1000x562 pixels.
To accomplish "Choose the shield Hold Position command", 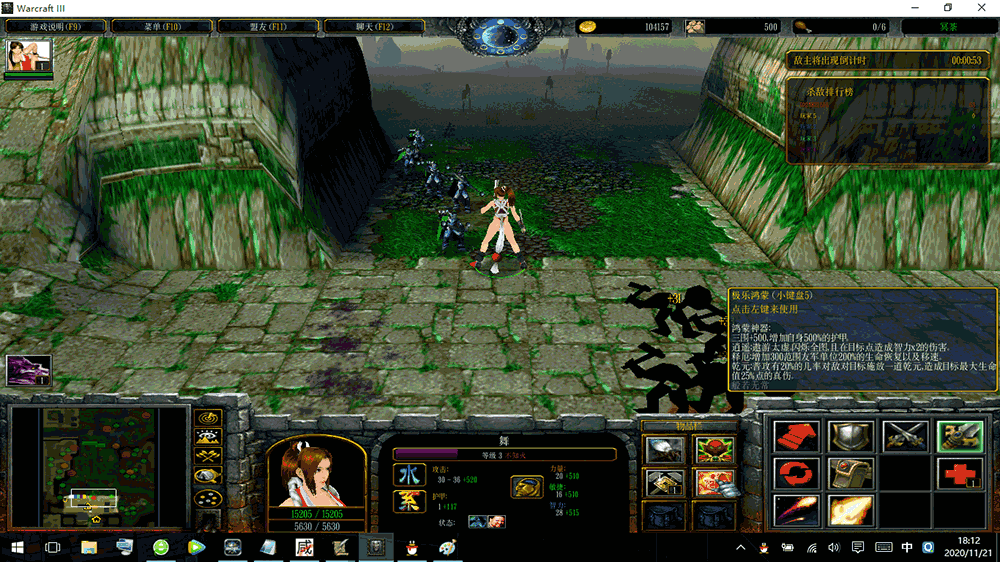I will (x=851, y=436).
